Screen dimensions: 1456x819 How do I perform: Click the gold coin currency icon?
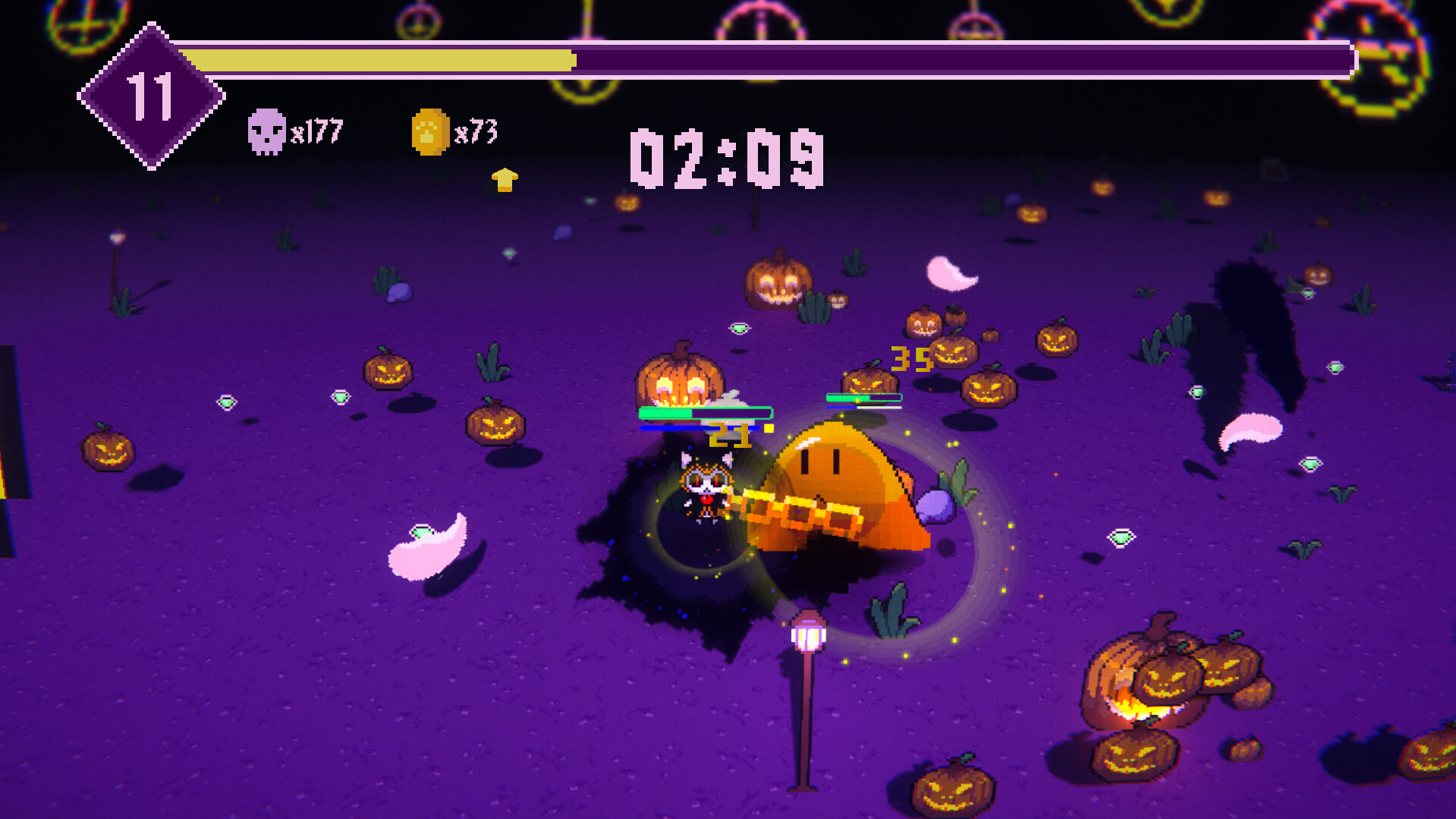429,131
